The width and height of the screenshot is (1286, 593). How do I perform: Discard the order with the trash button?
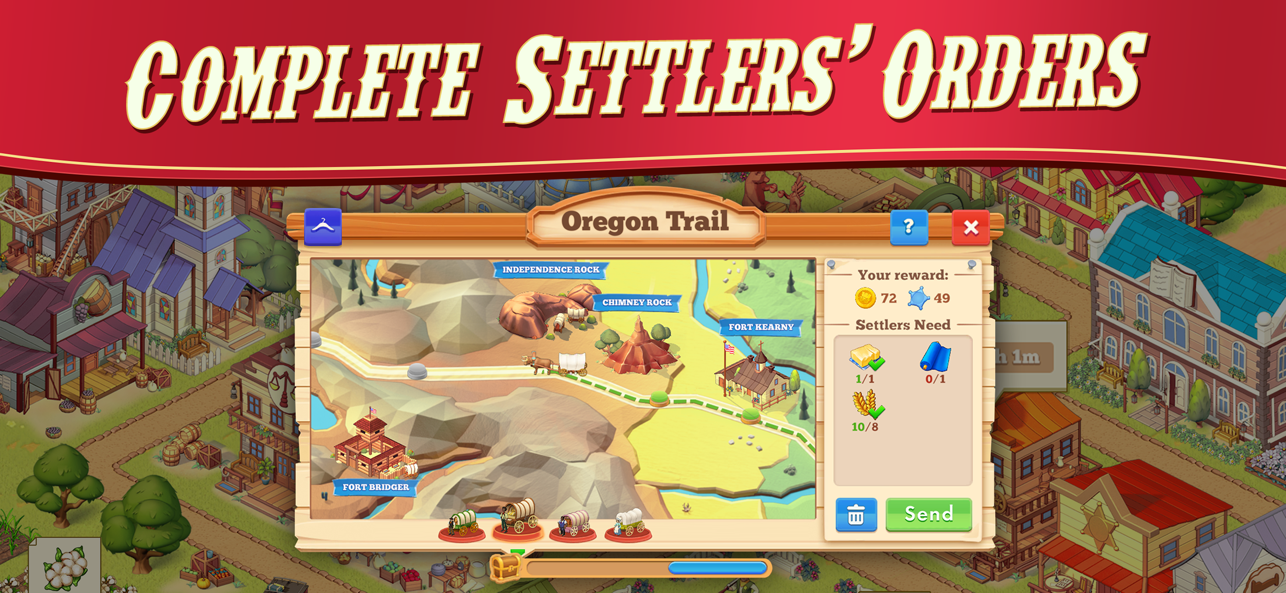856,515
